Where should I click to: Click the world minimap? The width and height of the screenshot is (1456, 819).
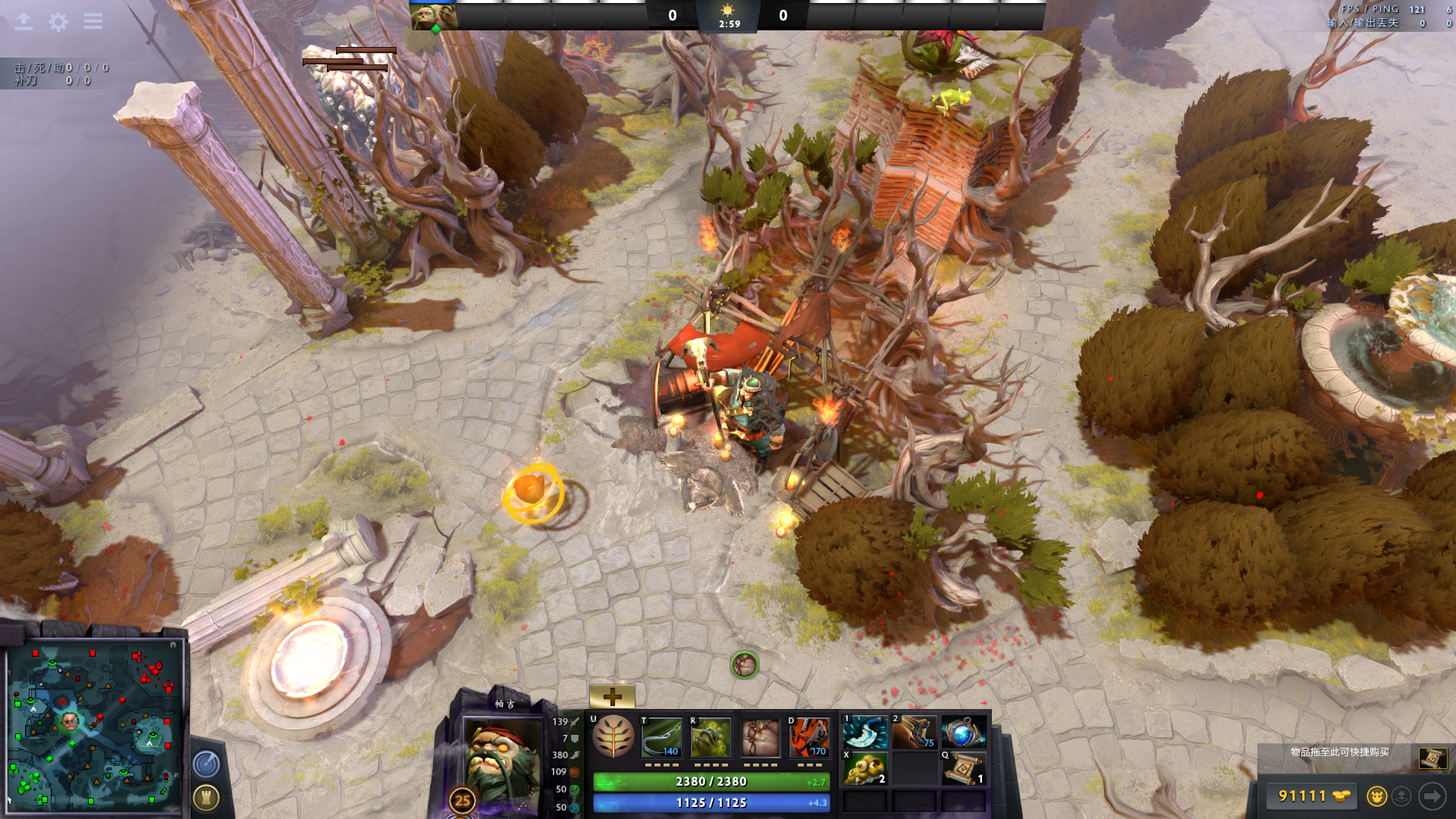pos(95,726)
